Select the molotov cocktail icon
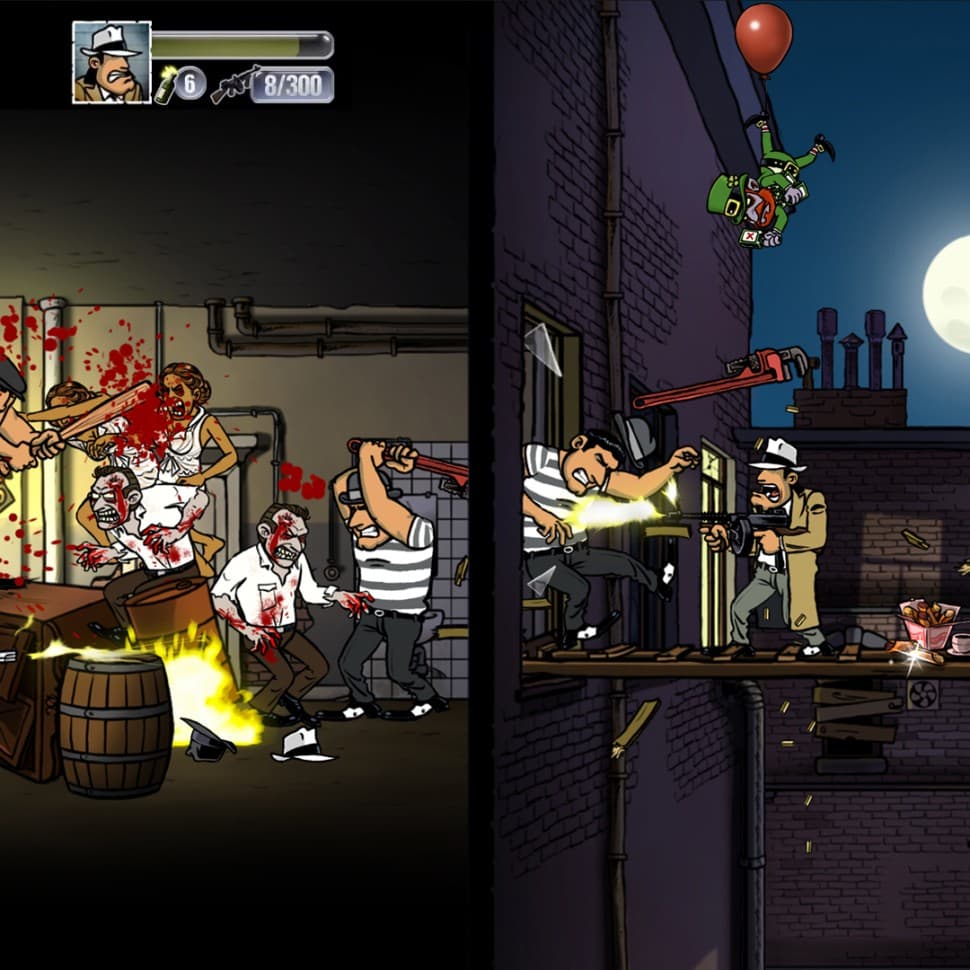The width and height of the screenshot is (970, 970). pos(165,86)
